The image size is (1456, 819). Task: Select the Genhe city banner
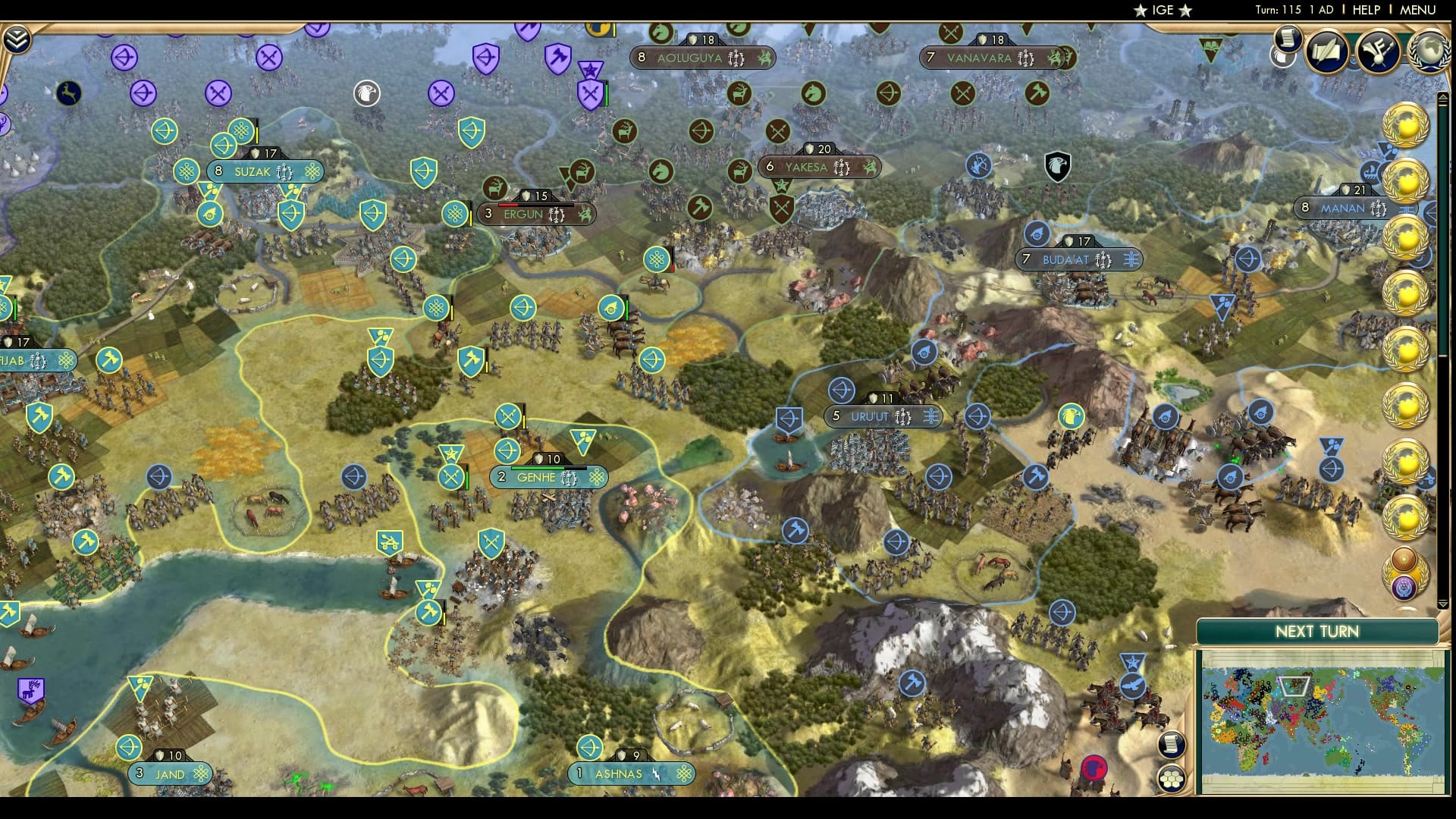548,476
